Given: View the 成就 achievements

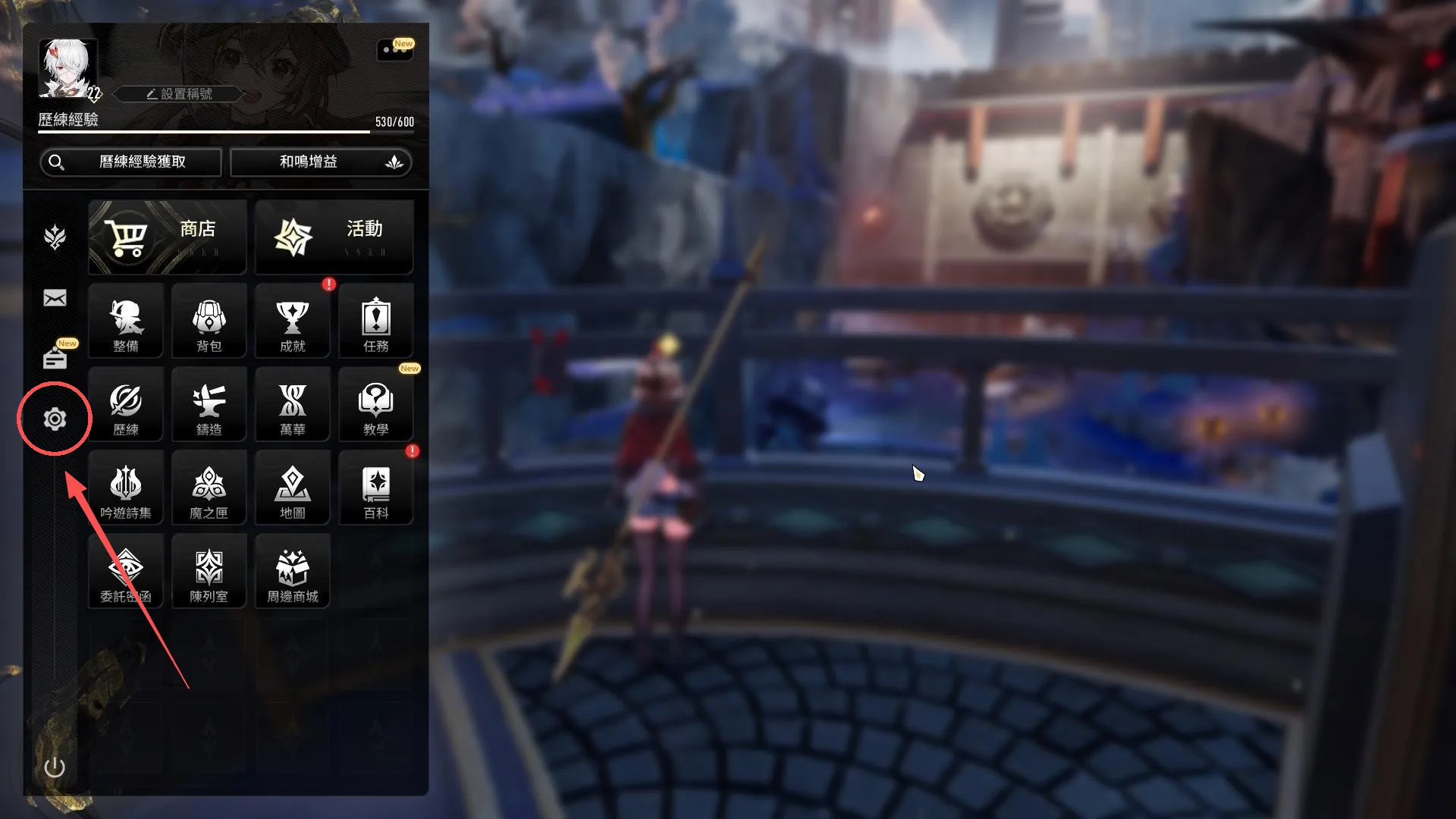Looking at the screenshot, I should click(293, 322).
